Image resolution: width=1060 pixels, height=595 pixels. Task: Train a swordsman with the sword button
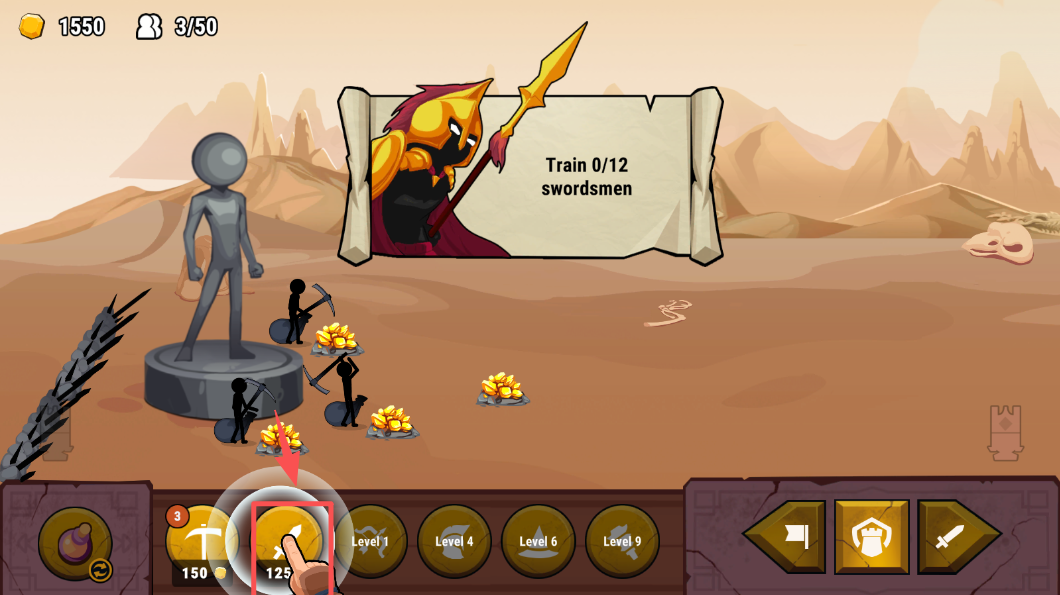coord(289,542)
